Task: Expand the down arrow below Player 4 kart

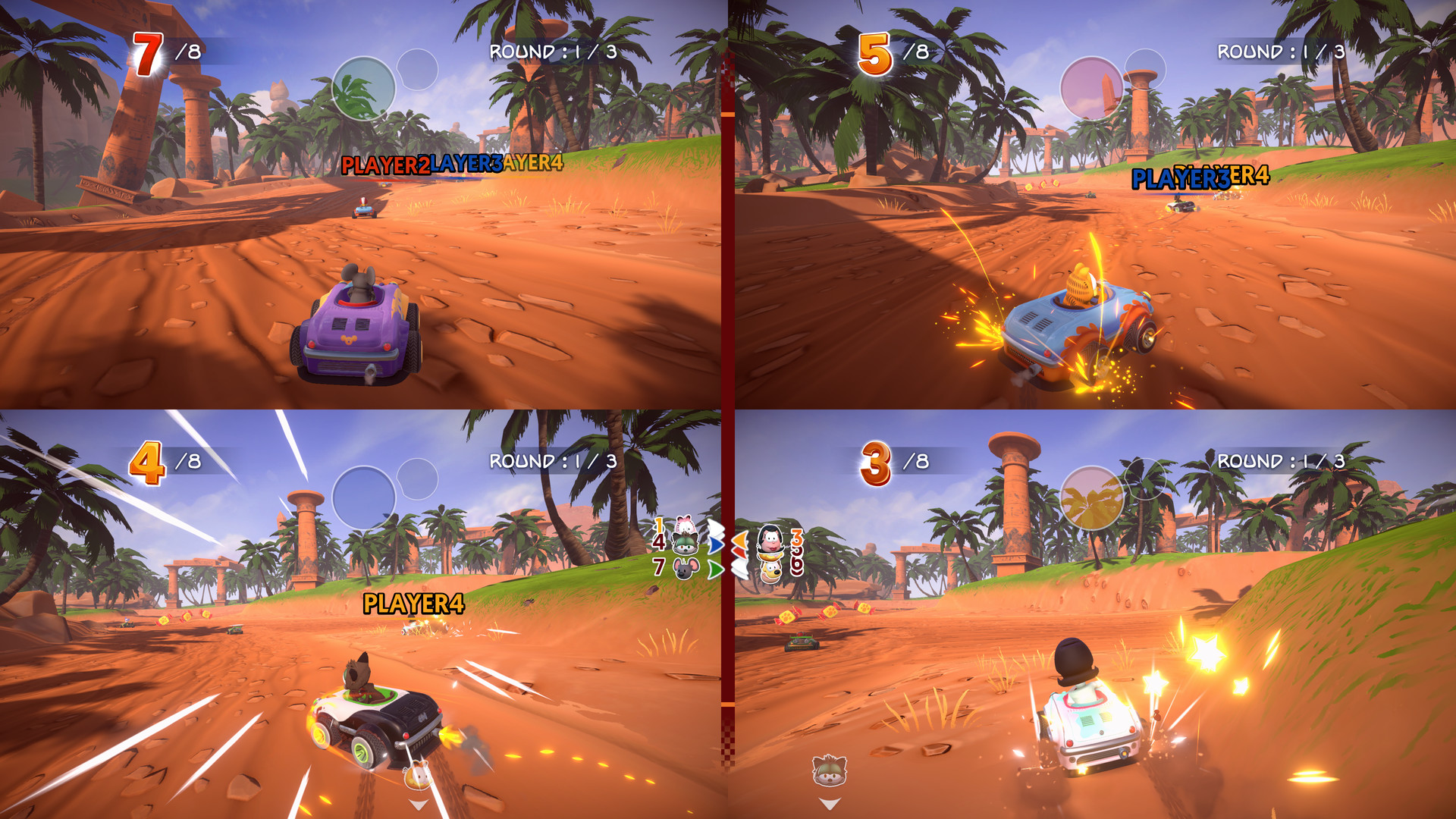Action: tap(830, 804)
